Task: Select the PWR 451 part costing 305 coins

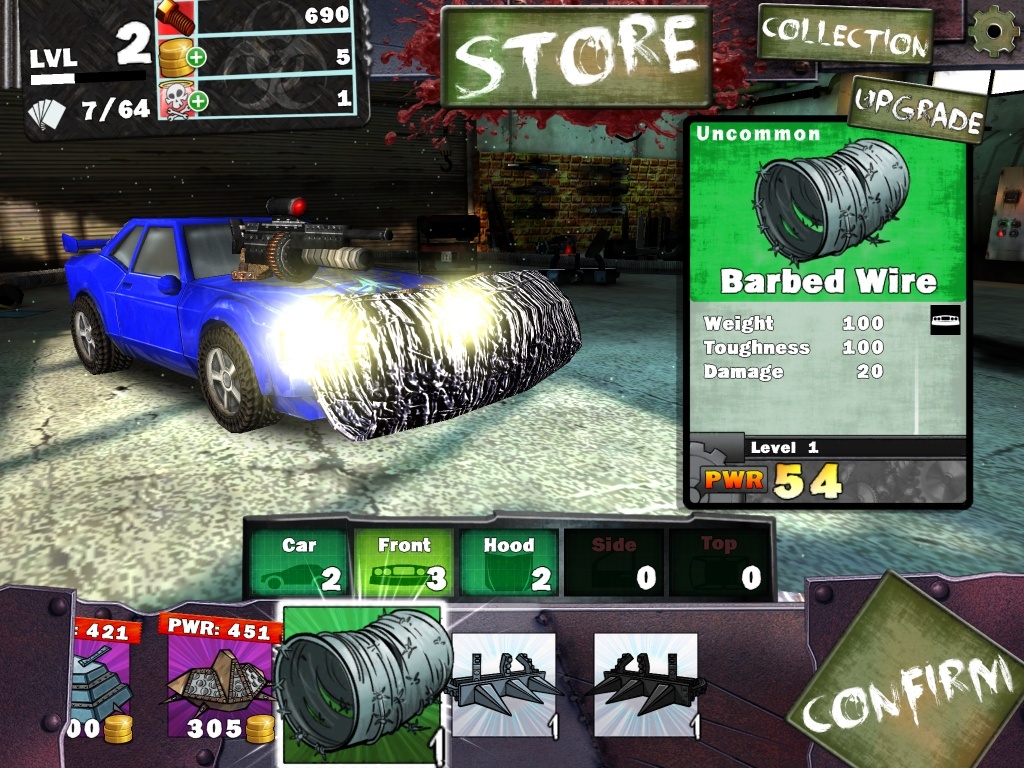Action: pos(220,680)
